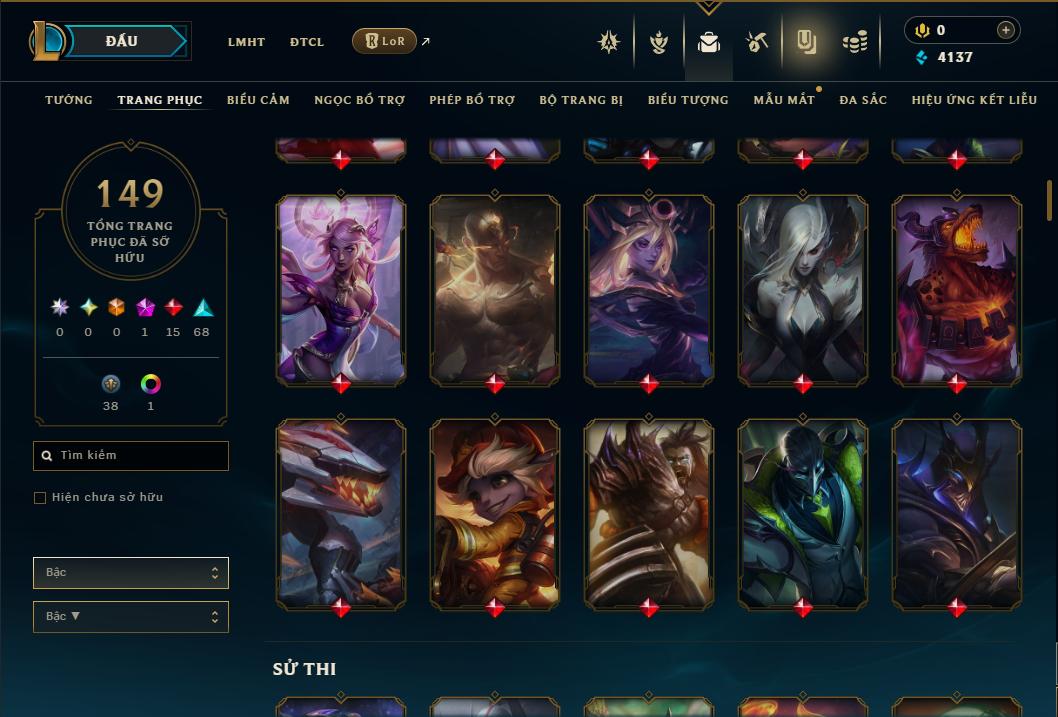Screen dimensions: 1058x717
Task: Add currency with the plus button
Action: [1006, 30]
